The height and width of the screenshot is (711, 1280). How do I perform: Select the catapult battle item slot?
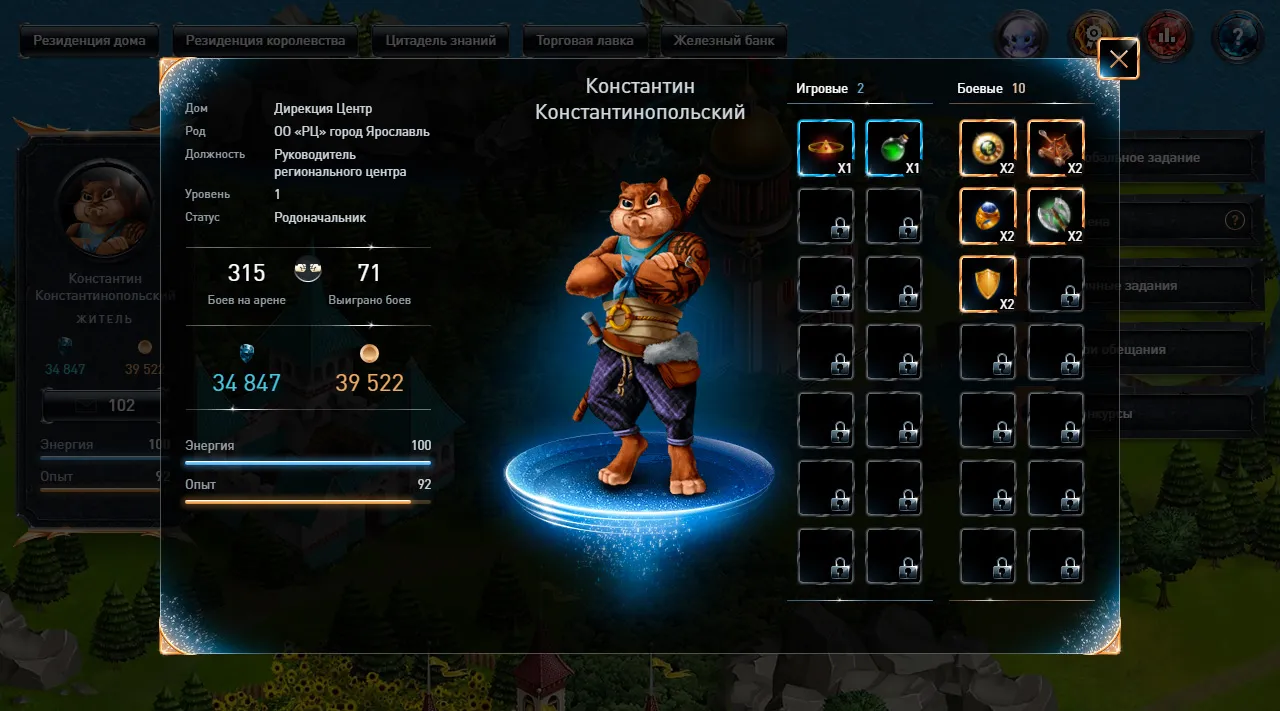tap(1055, 148)
